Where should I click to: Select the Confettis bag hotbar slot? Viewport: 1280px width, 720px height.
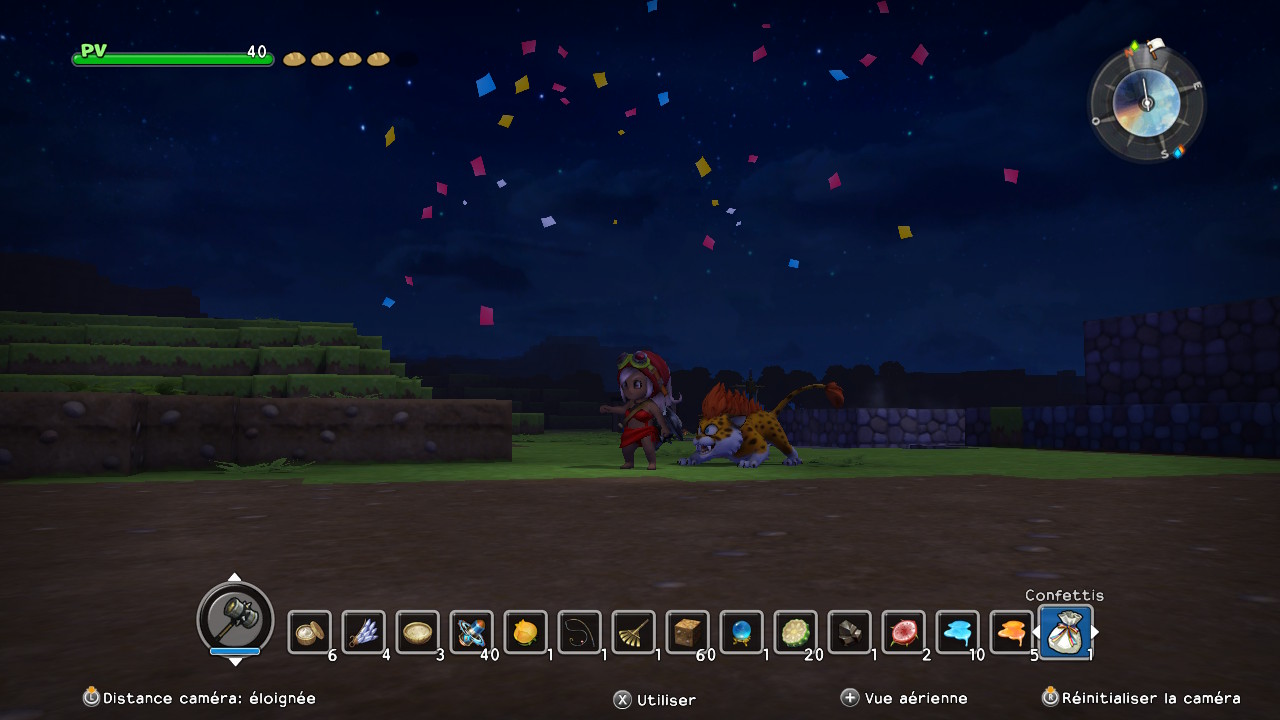(x=1065, y=632)
